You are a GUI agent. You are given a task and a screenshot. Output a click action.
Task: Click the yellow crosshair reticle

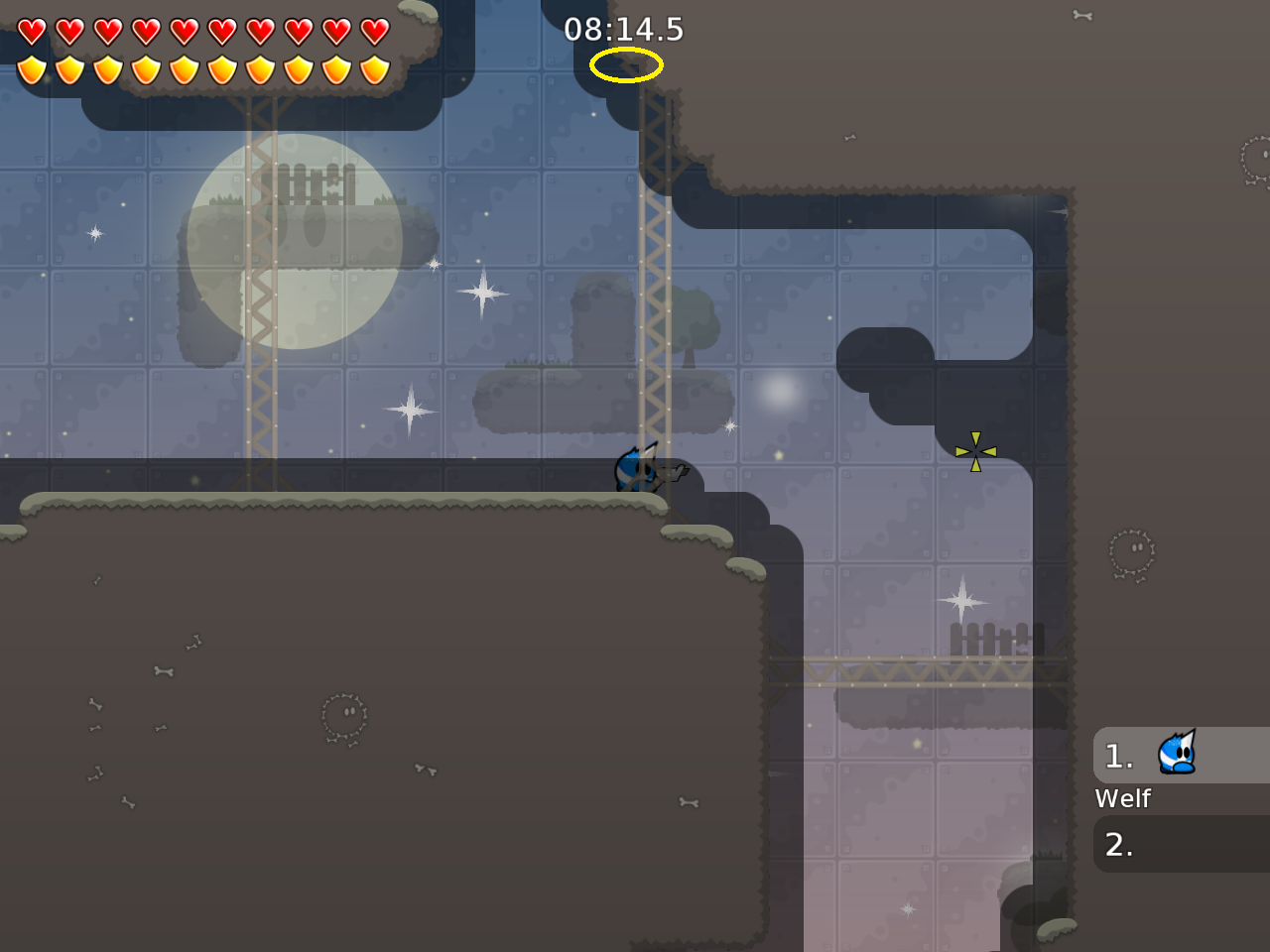(975, 451)
